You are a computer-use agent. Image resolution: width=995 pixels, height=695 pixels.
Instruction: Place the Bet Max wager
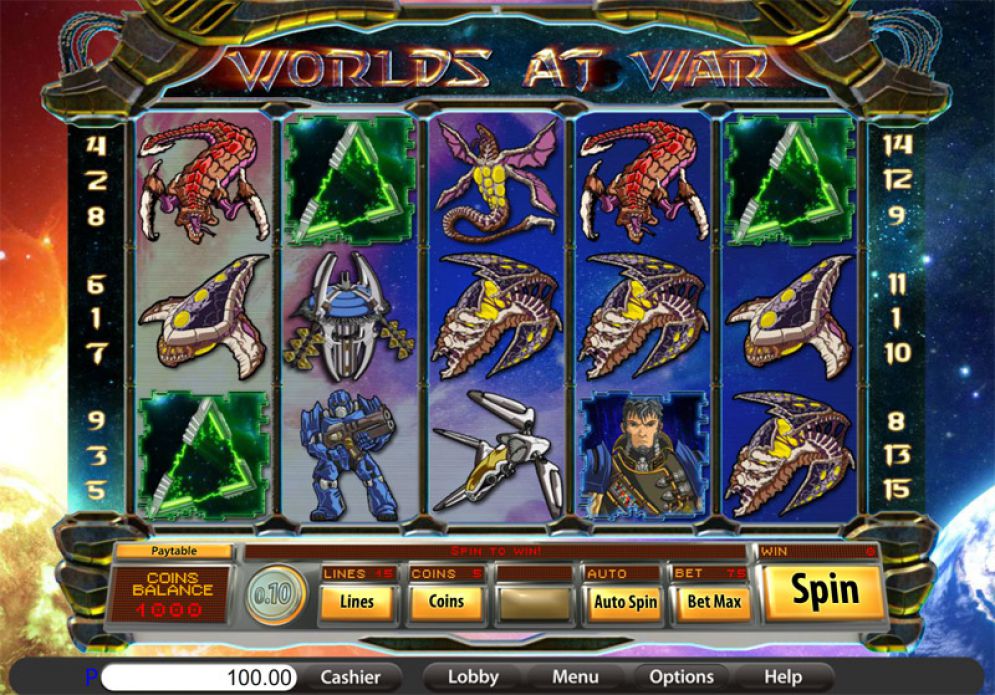[x=714, y=602]
